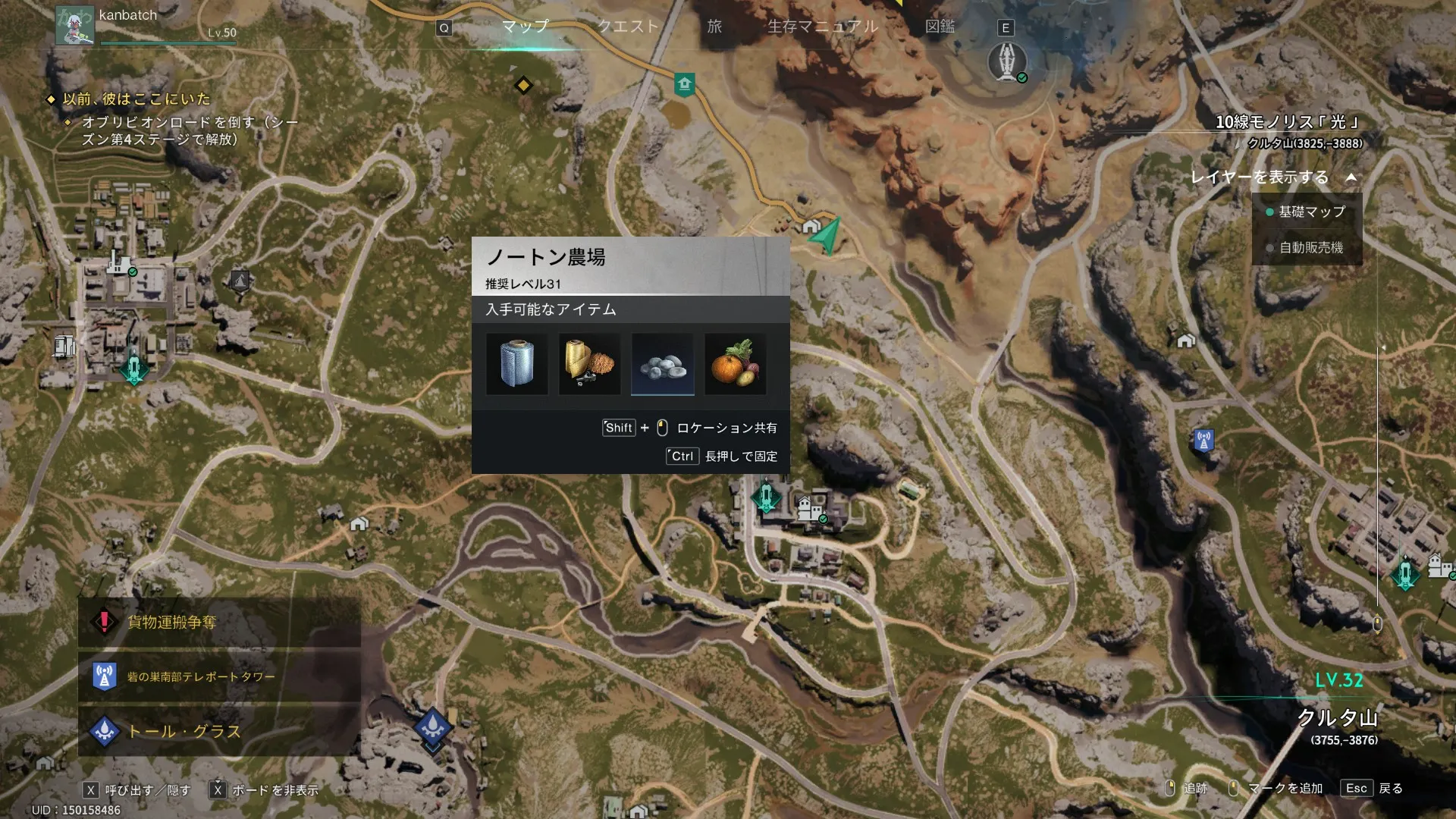Select 岩の巣南部テレポートタワー from the list

click(218, 676)
